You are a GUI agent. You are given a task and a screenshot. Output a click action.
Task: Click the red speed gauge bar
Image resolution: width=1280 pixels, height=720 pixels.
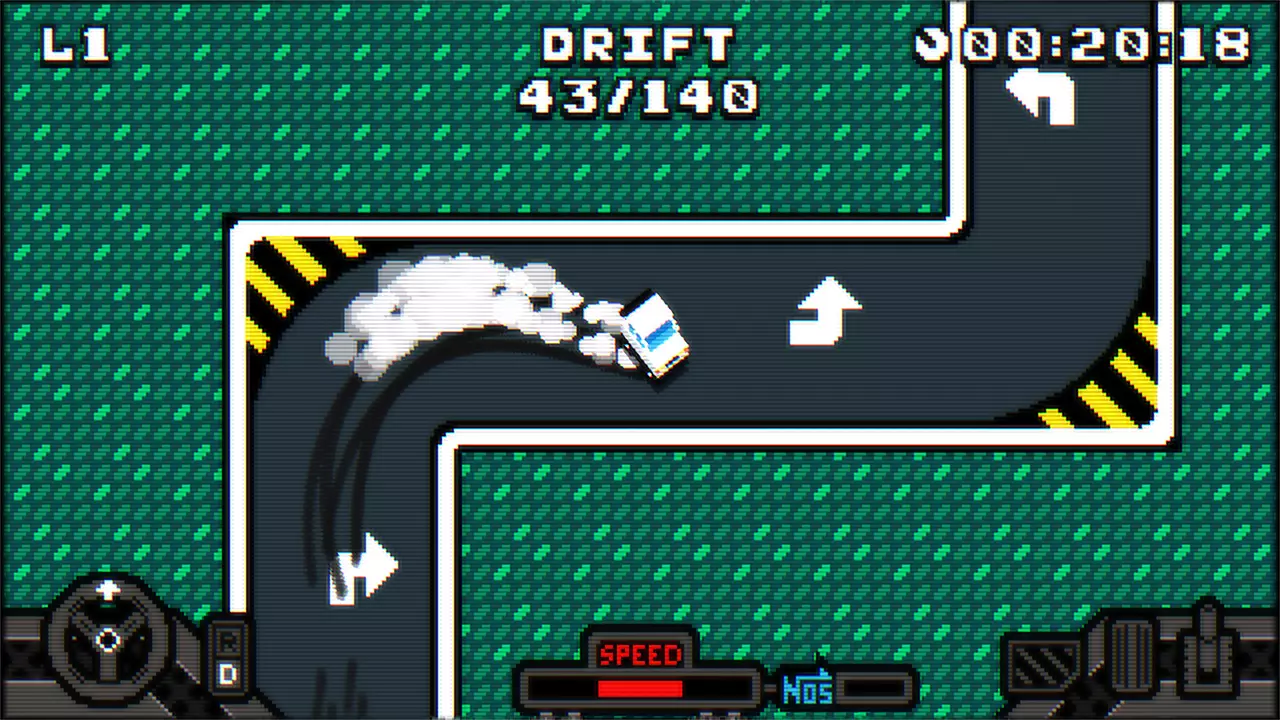pyautogui.click(x=640, y=689)
